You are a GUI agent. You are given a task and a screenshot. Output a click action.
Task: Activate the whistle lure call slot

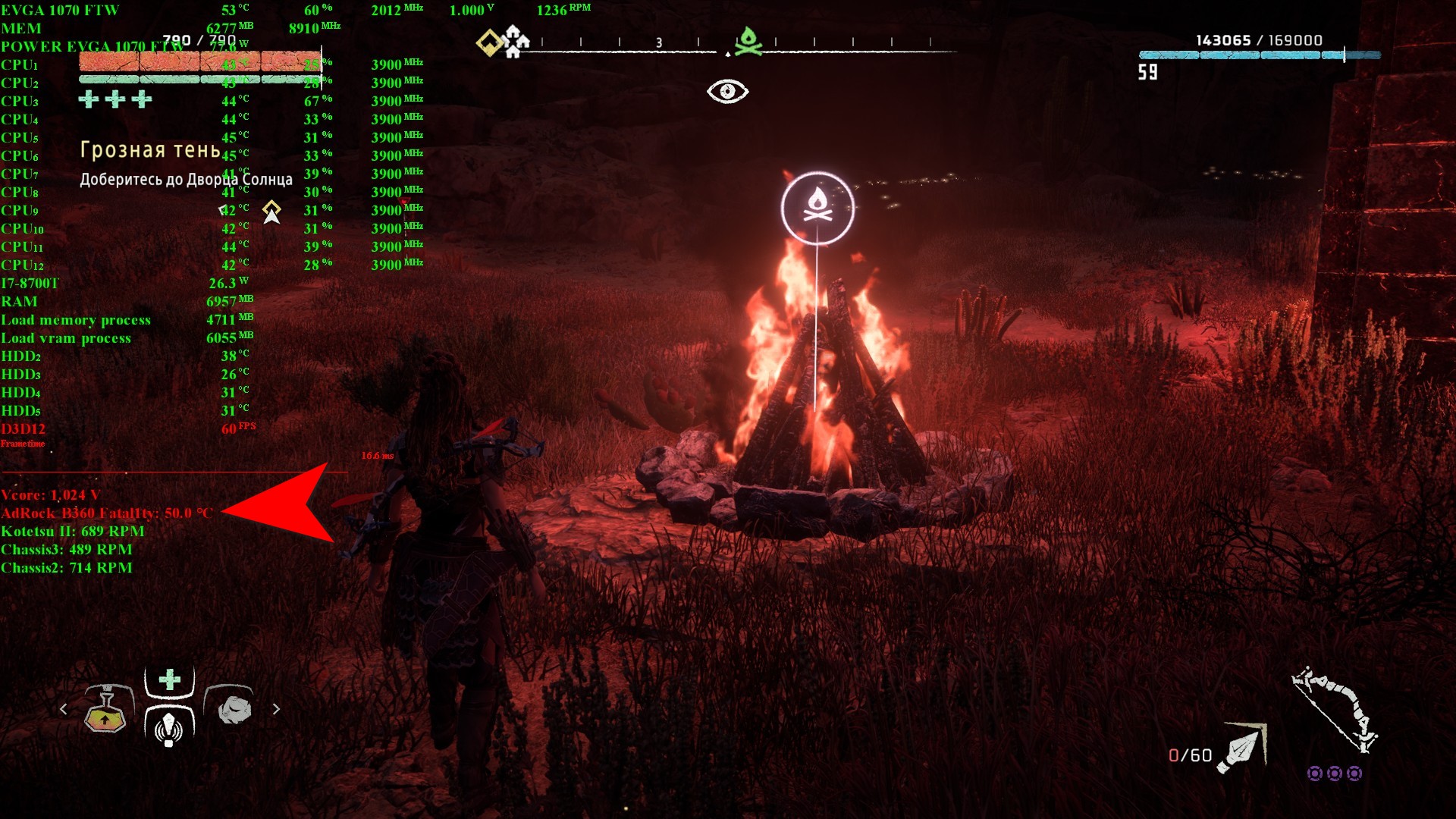168,726
